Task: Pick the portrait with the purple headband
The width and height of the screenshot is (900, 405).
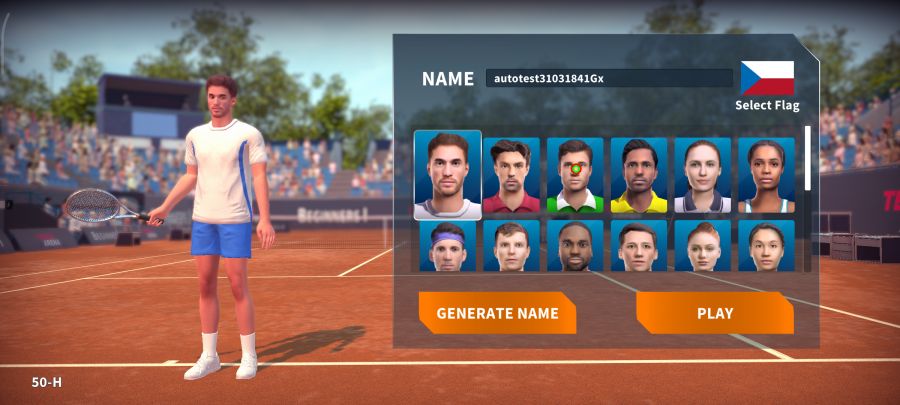Action: [x=448, y=246]
